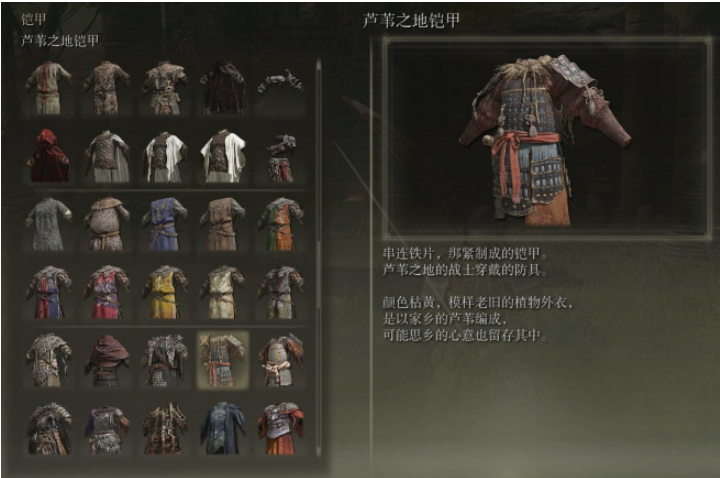720x478 pixels.
Task: Select the highlighted Land of Reeds armor
Action: pos(222,359)
